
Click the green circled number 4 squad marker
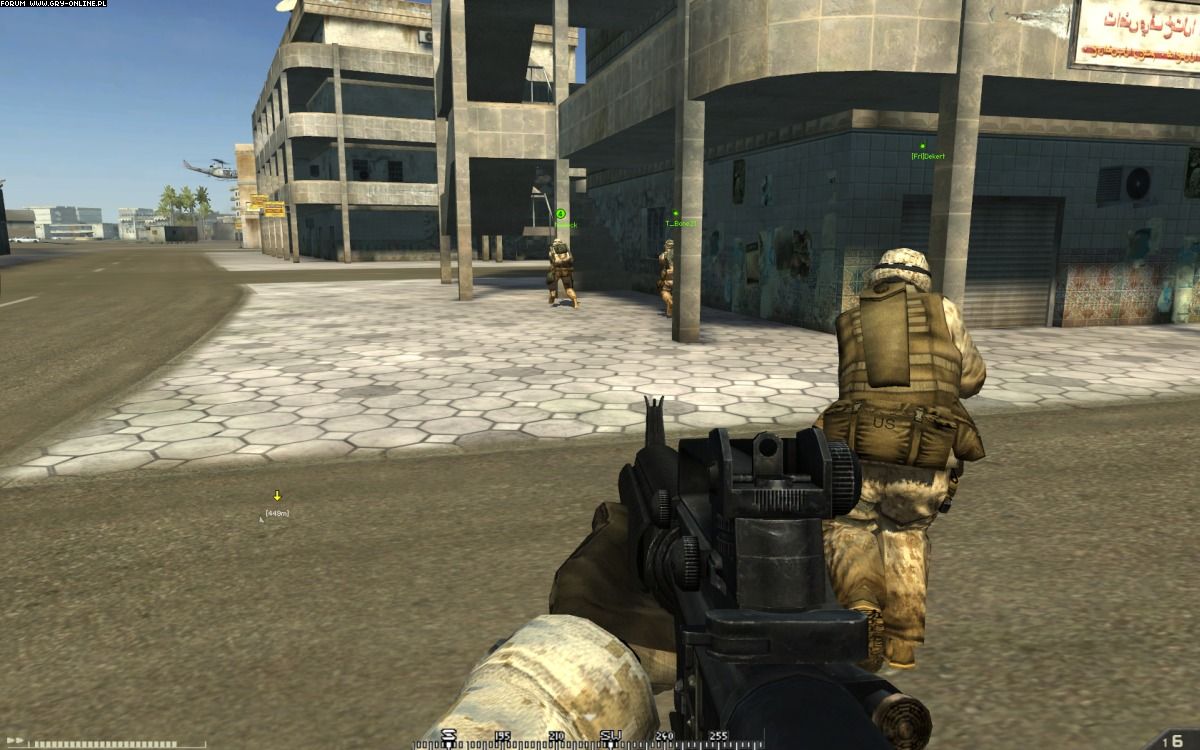coord(561,213)
